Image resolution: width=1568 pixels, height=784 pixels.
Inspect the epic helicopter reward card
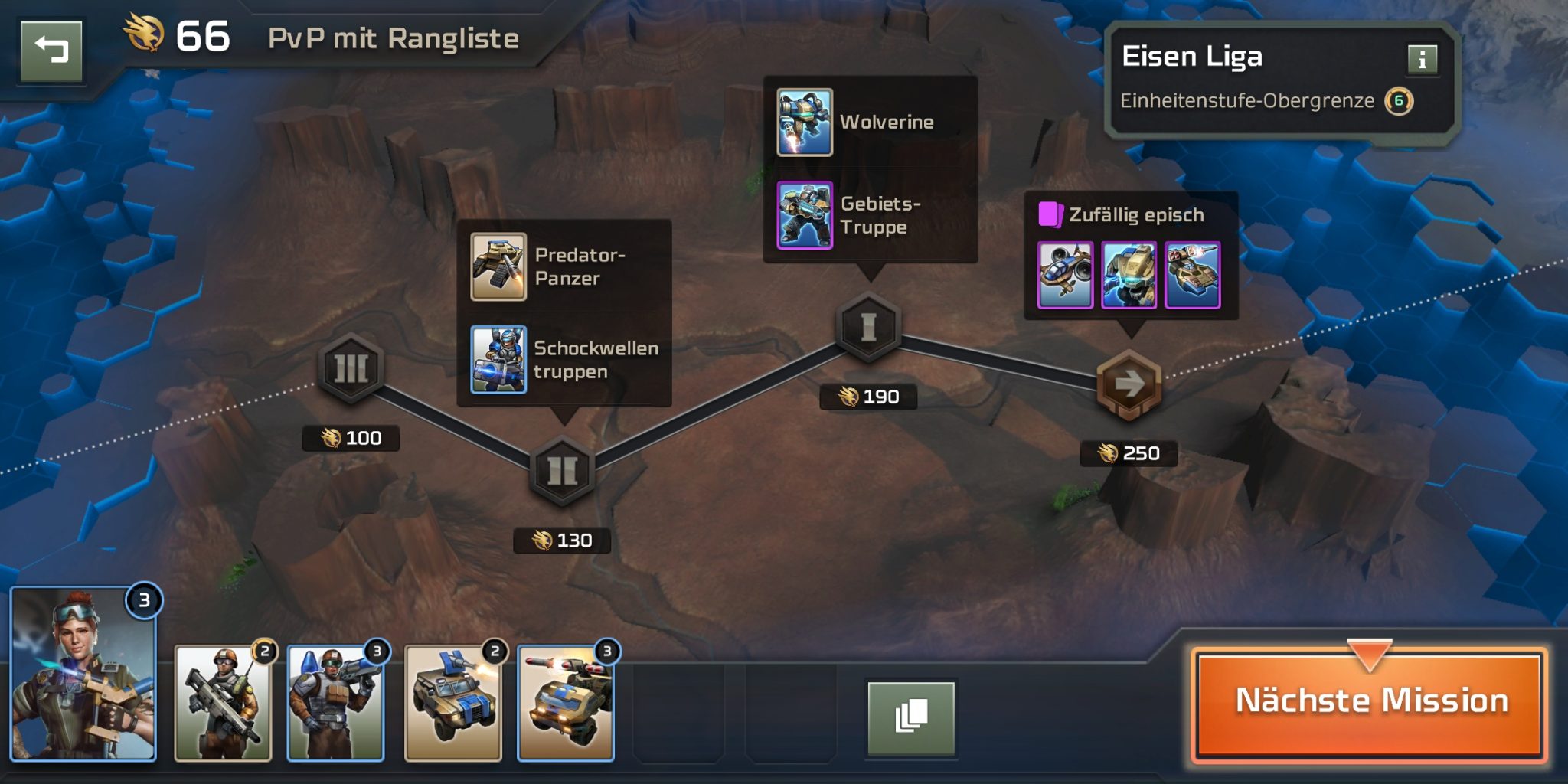tap(1065, 276)
